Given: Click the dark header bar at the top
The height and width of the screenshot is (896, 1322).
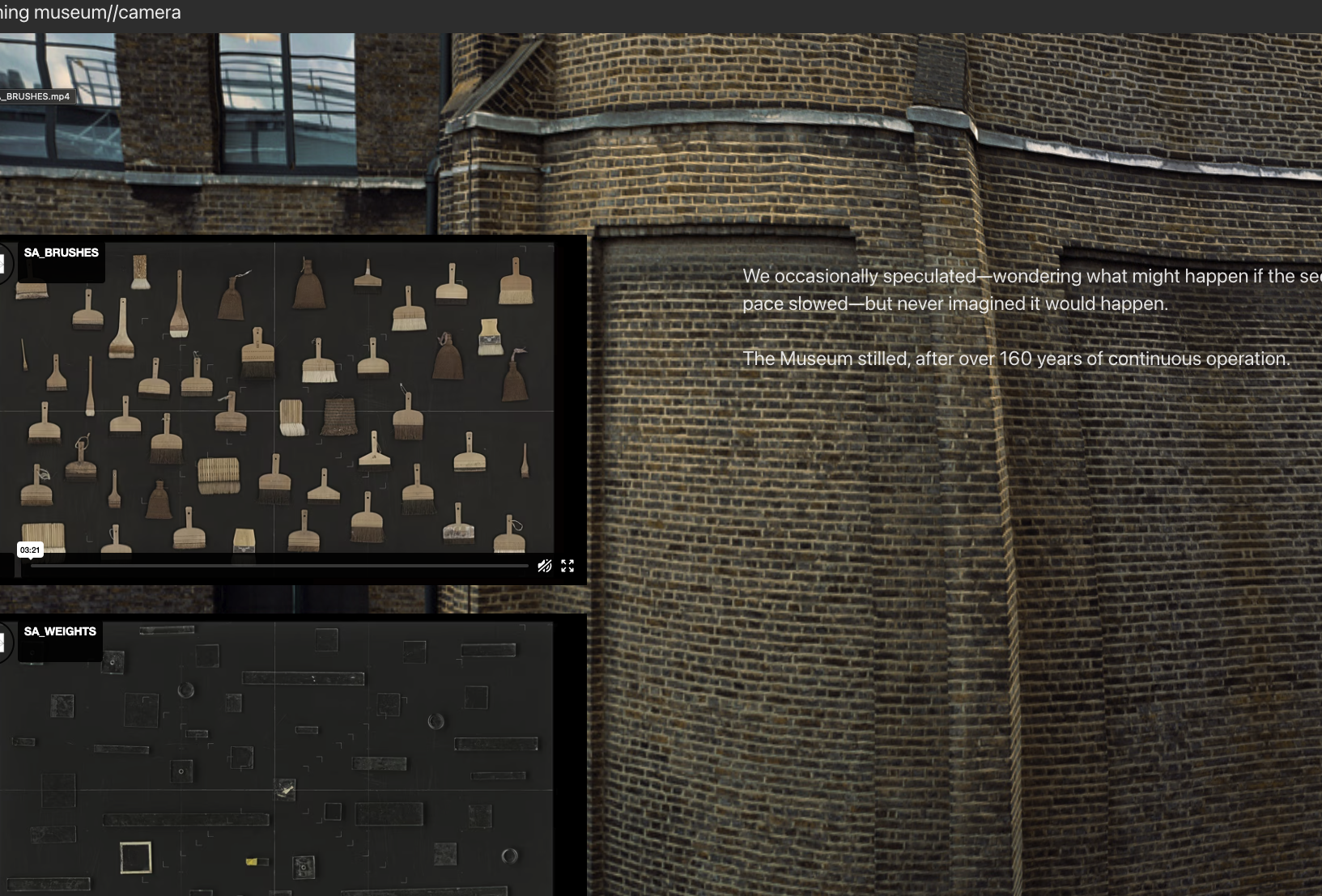Looking at the screenshot, I should click(x=648, y=12).
